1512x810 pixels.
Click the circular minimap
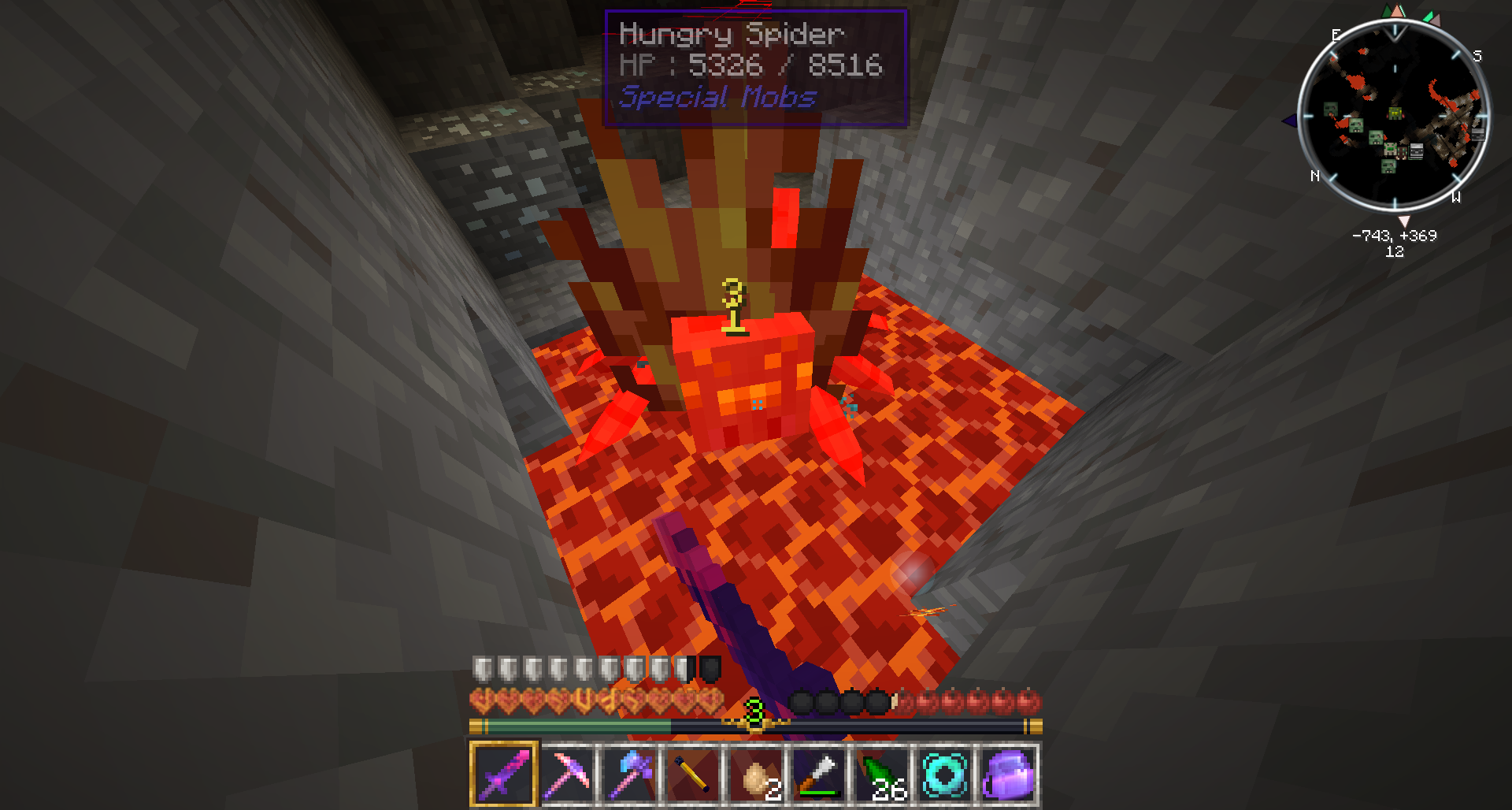coord(1393,115)
